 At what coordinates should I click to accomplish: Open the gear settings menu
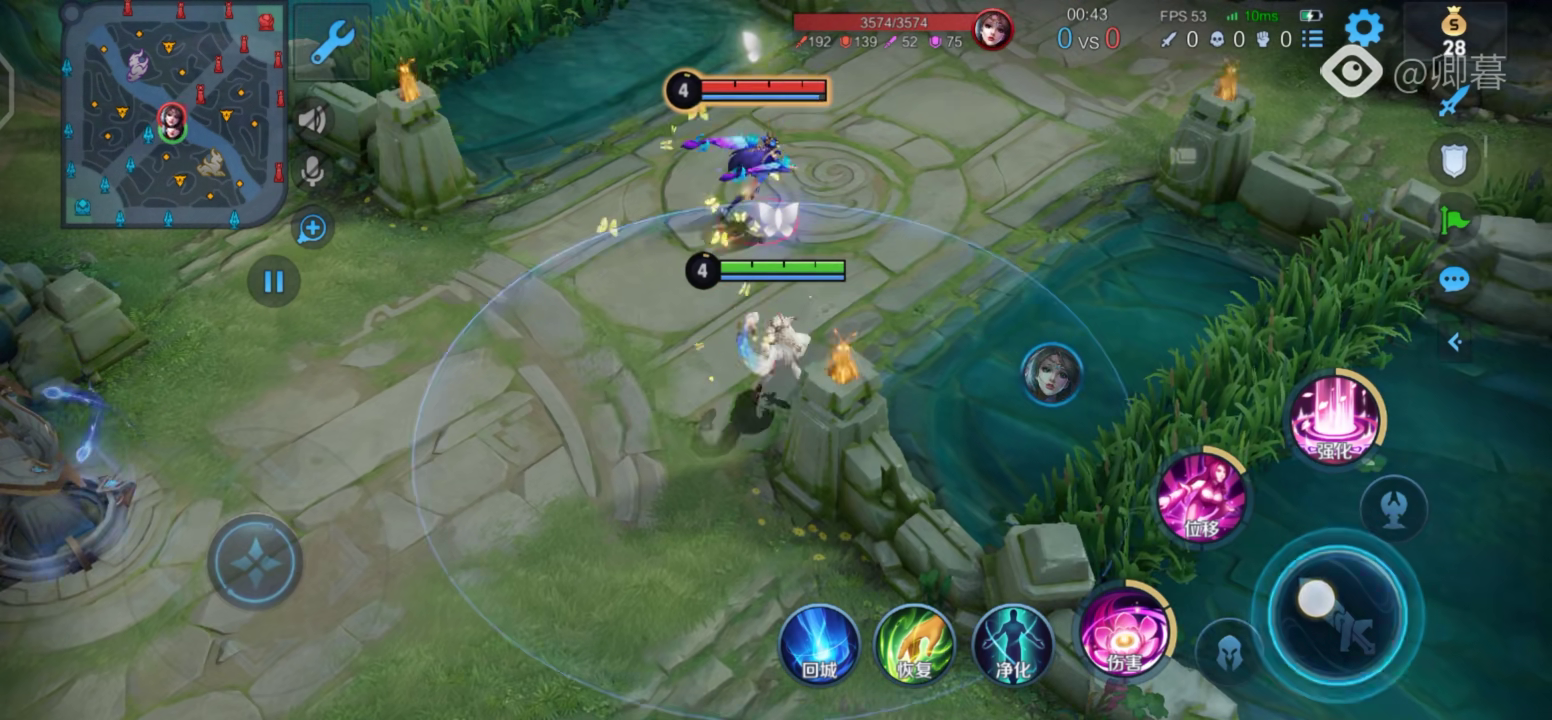[1363, 28]
